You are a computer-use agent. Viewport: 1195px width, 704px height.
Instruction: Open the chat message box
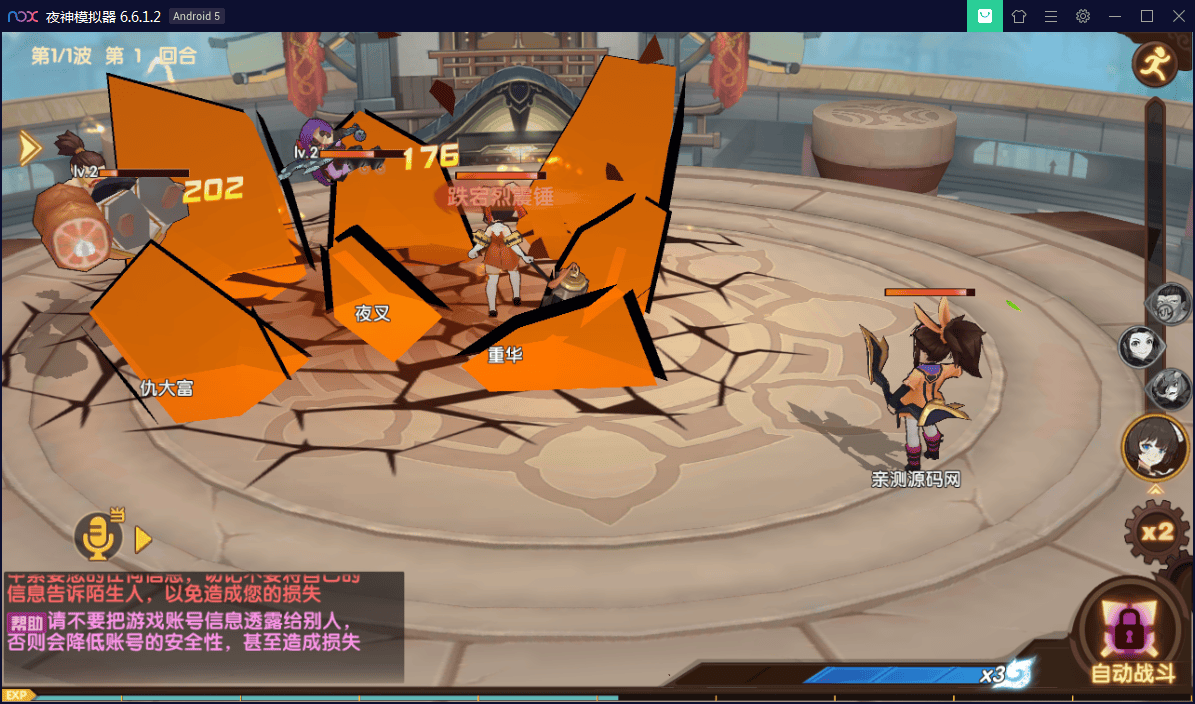(203, 627)
